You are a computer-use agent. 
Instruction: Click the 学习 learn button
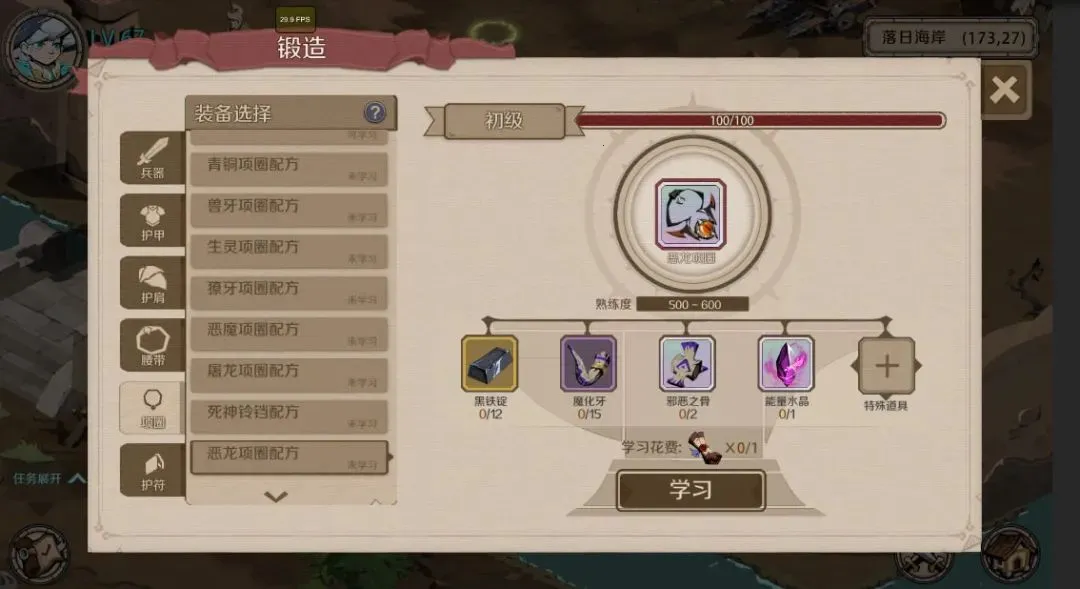pos(690,490)
